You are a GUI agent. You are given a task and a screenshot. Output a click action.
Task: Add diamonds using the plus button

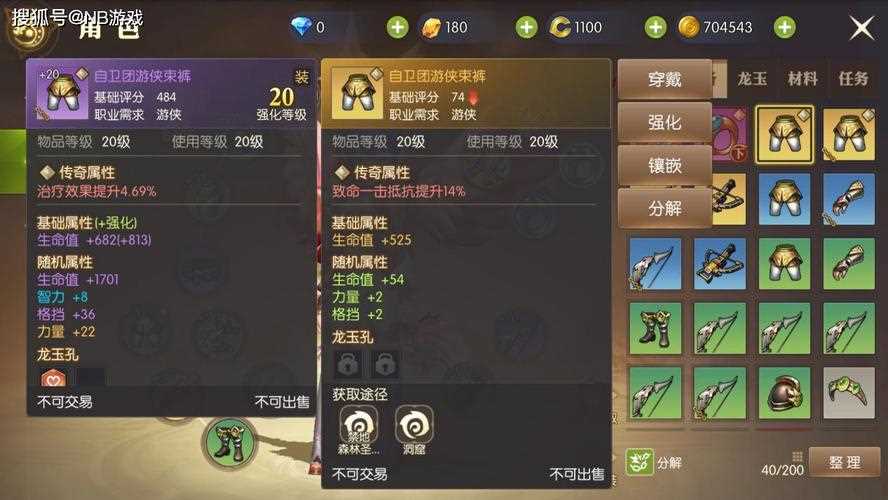[x=397, y=27]
